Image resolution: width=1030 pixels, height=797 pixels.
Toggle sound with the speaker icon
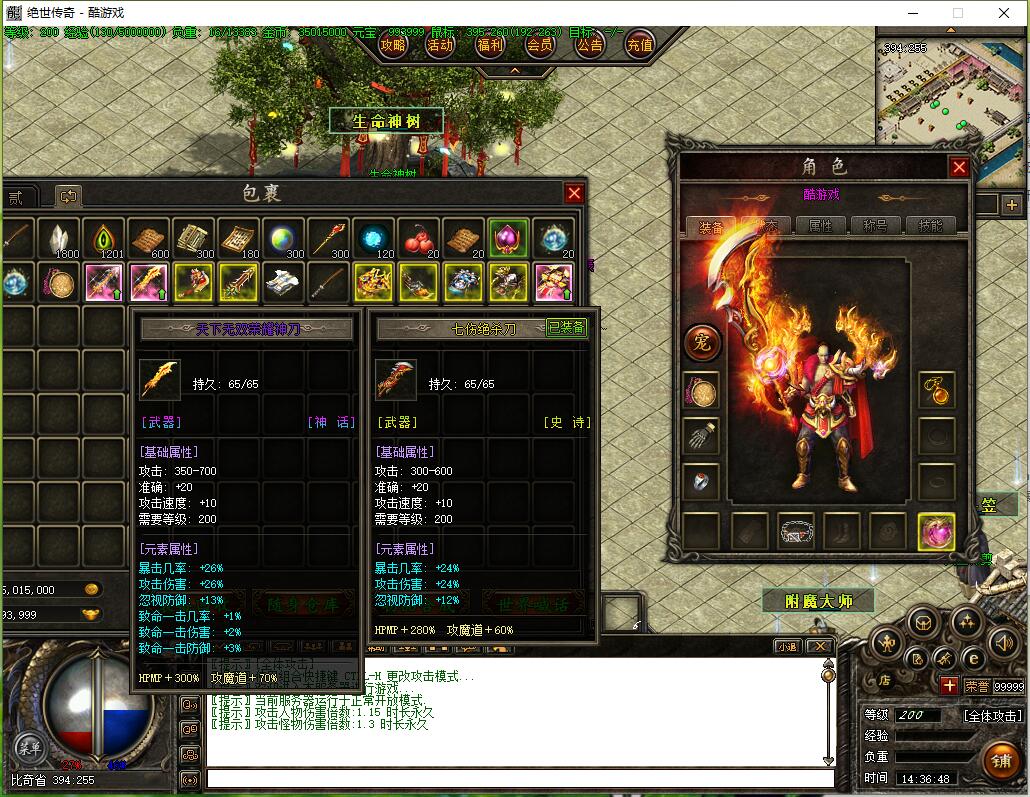(x=1004, y=641)
